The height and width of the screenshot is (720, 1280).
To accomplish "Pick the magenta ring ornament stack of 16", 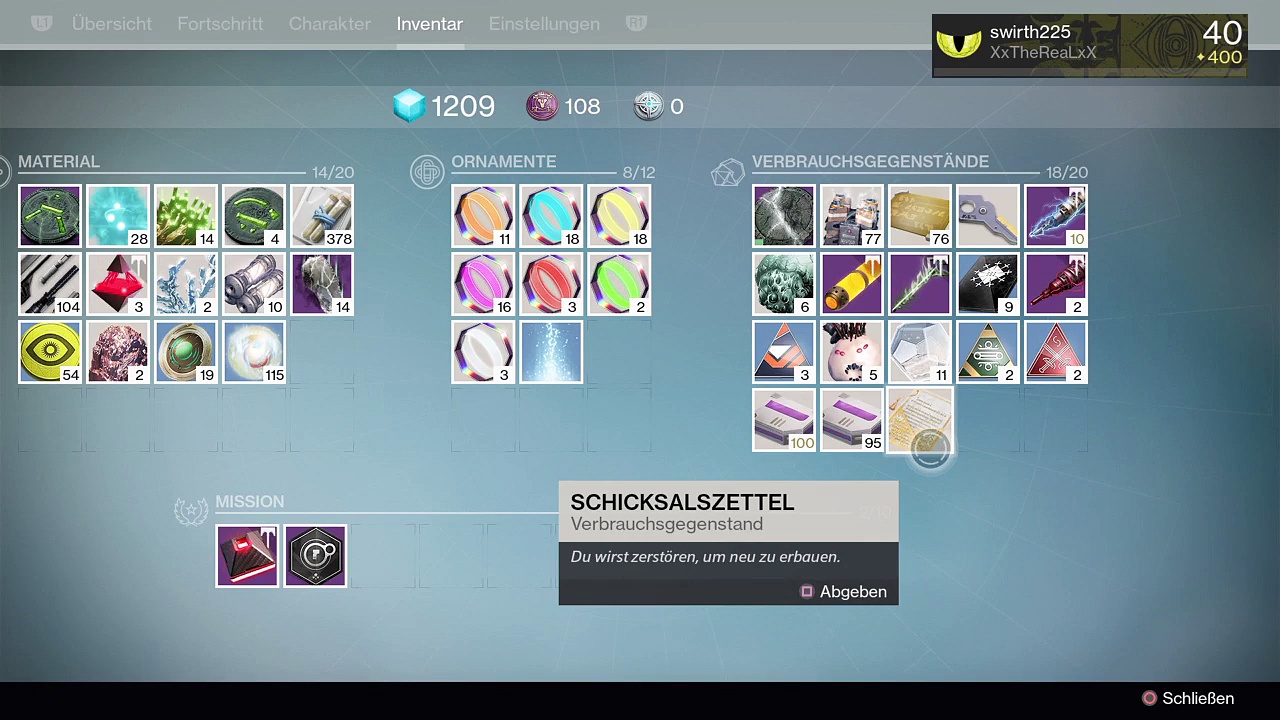I will [x=483, y=284].
